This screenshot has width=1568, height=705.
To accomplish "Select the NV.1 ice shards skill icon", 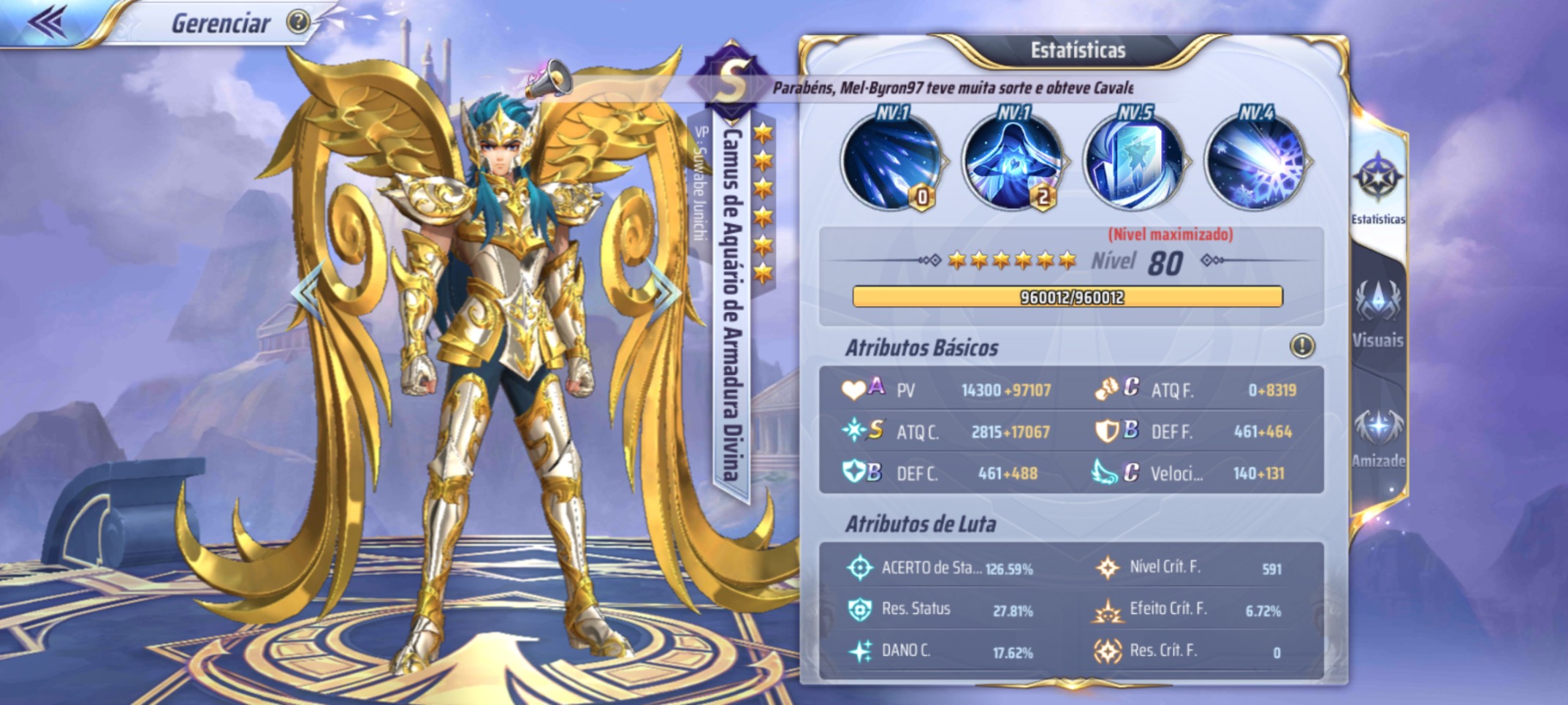I will pyautogui.click(x=891, y=163).
